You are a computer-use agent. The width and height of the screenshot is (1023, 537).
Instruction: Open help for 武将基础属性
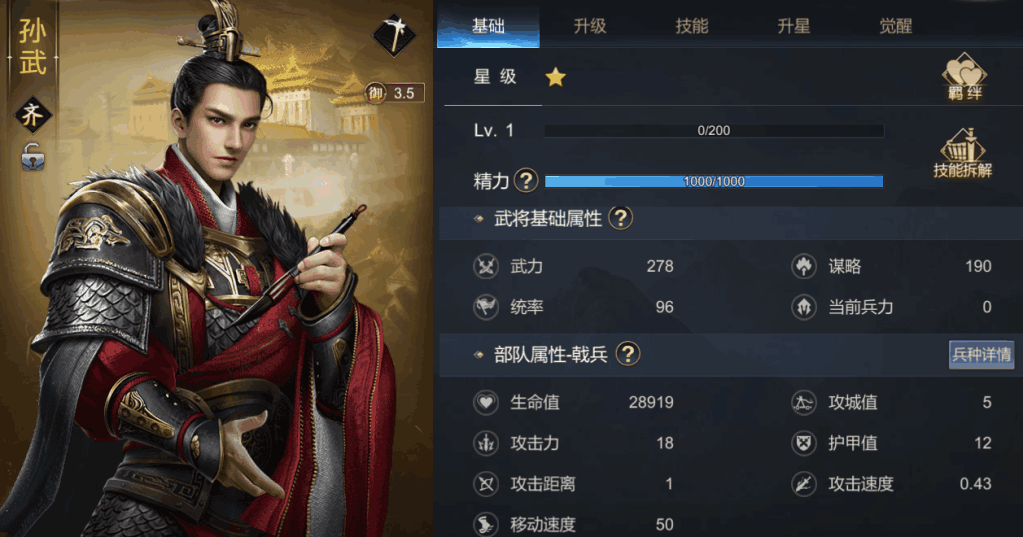point(620,218)
